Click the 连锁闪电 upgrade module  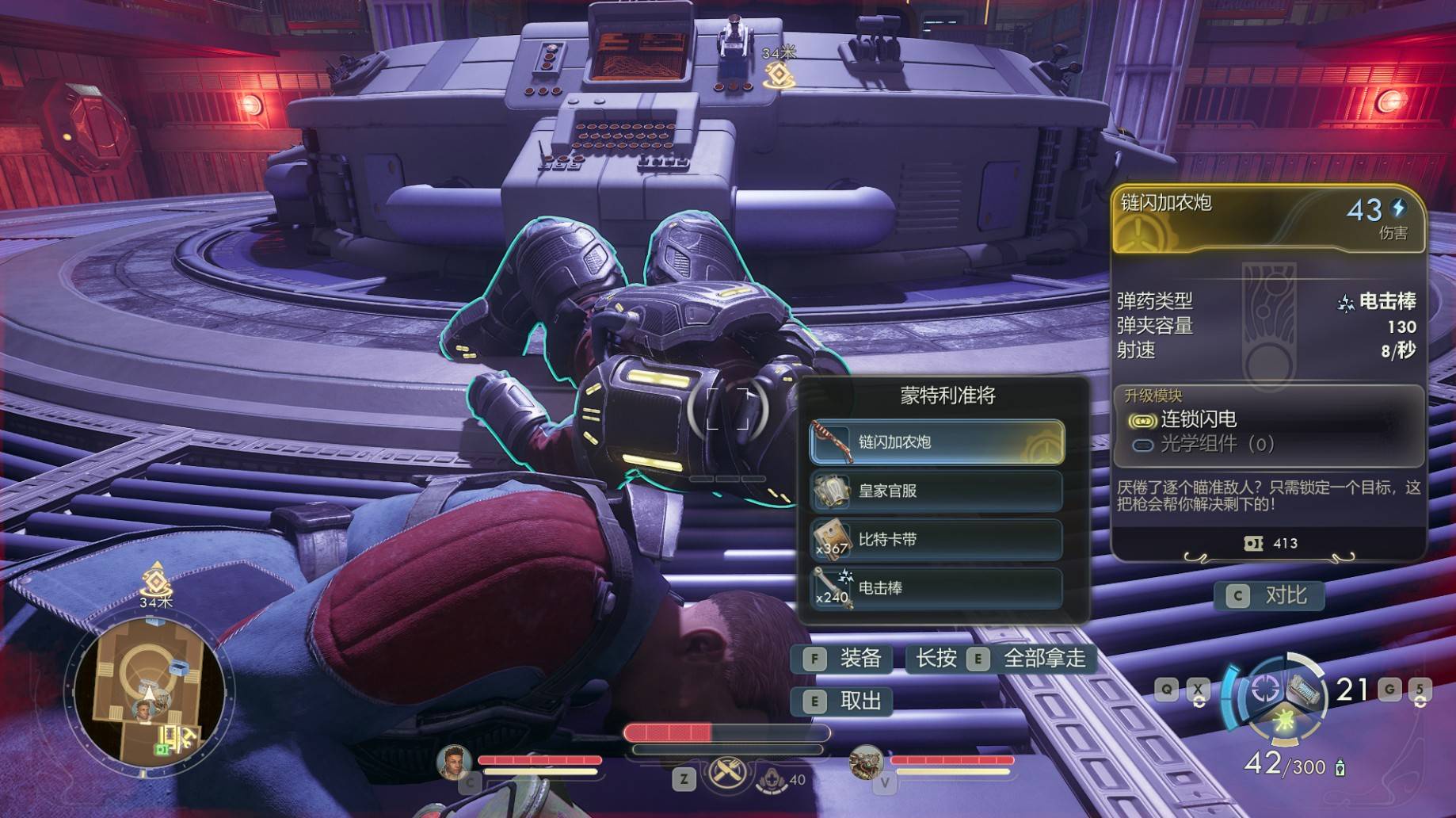tap(1197, 419)
